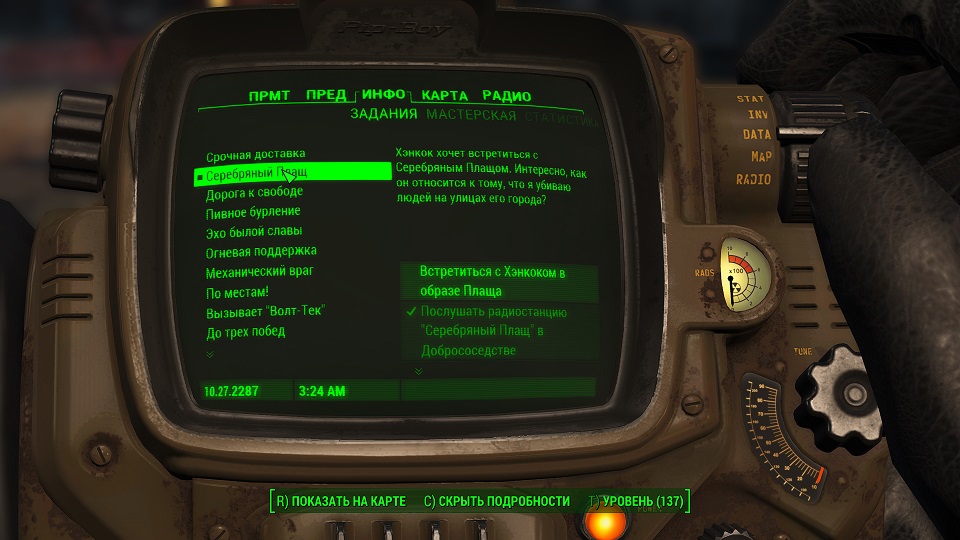The image size is (960, 540).
Task: Select the ИНФО tab
Action: pos(384,95)
